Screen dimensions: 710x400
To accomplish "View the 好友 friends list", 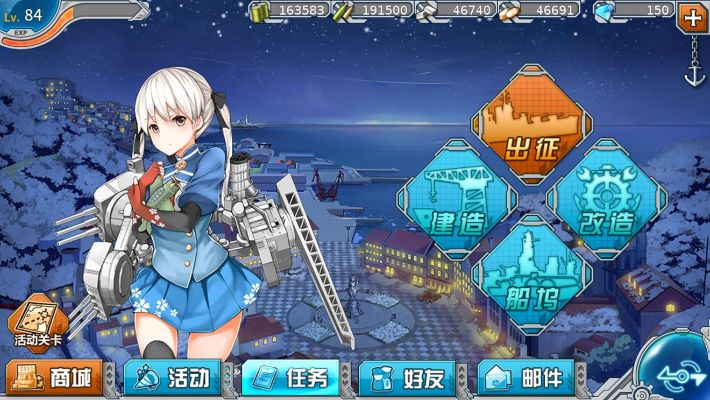I will pos(408,378).
